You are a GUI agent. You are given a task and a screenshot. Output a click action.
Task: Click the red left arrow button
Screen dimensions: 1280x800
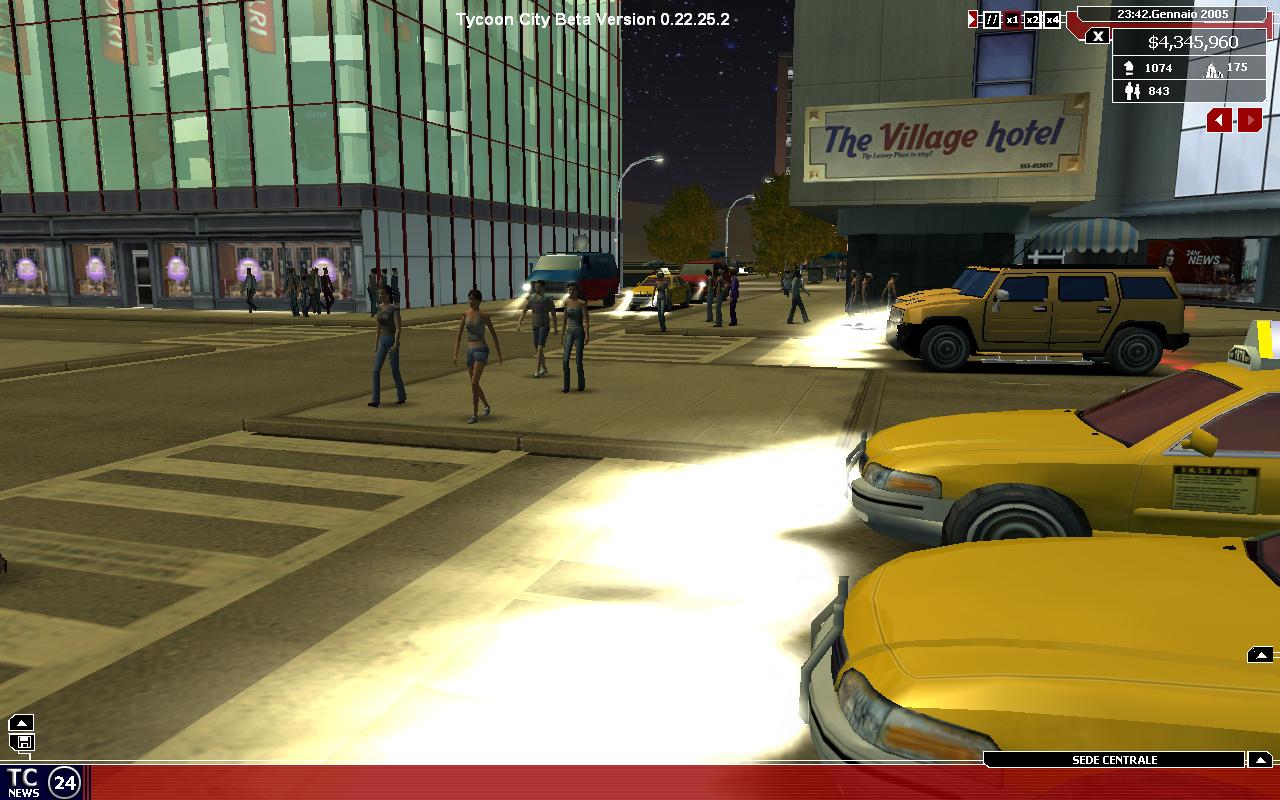pyautogui.click(x=1219, y=121)
